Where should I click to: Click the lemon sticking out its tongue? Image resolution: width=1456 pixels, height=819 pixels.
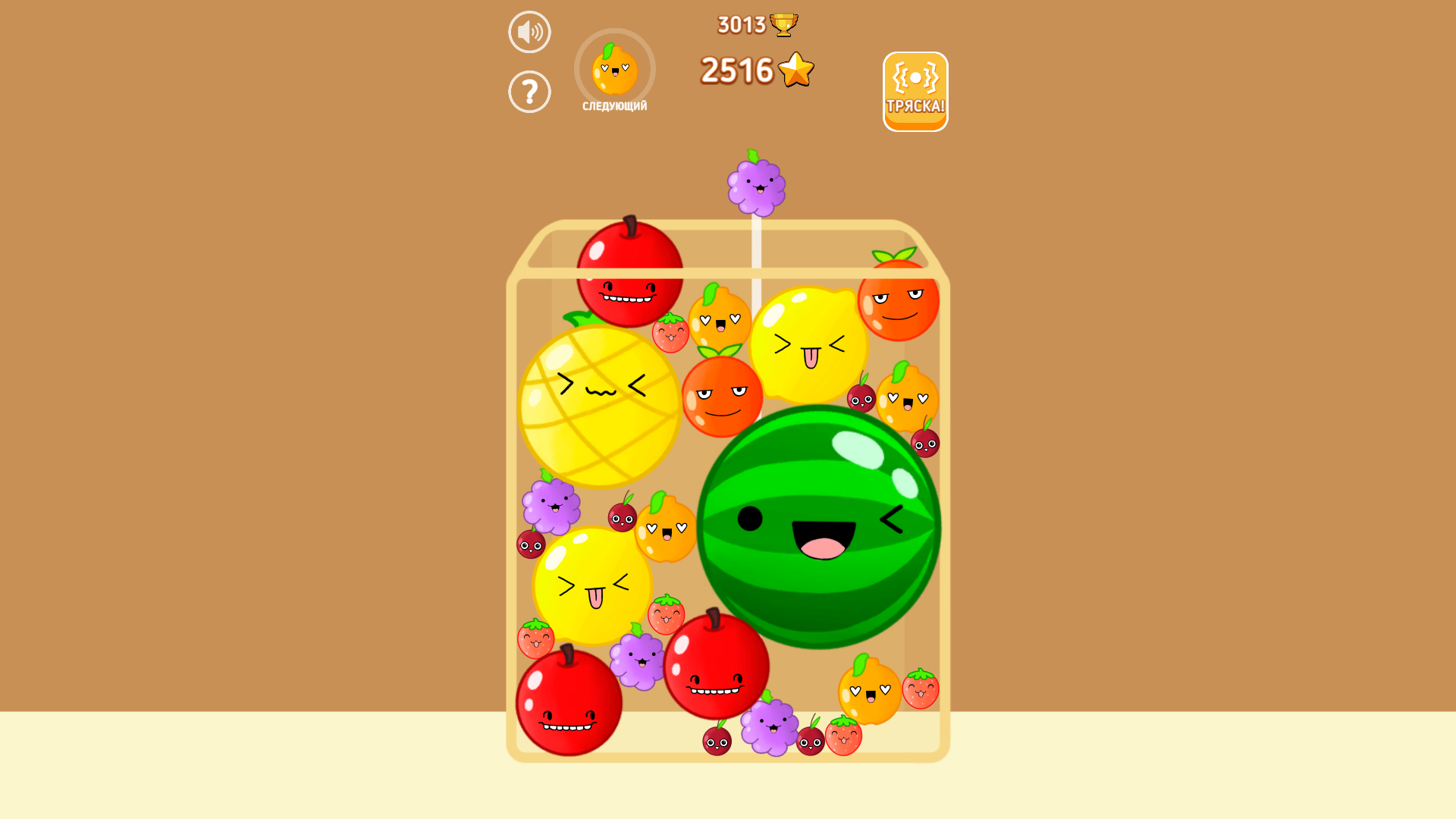click(x=806, y=345)
